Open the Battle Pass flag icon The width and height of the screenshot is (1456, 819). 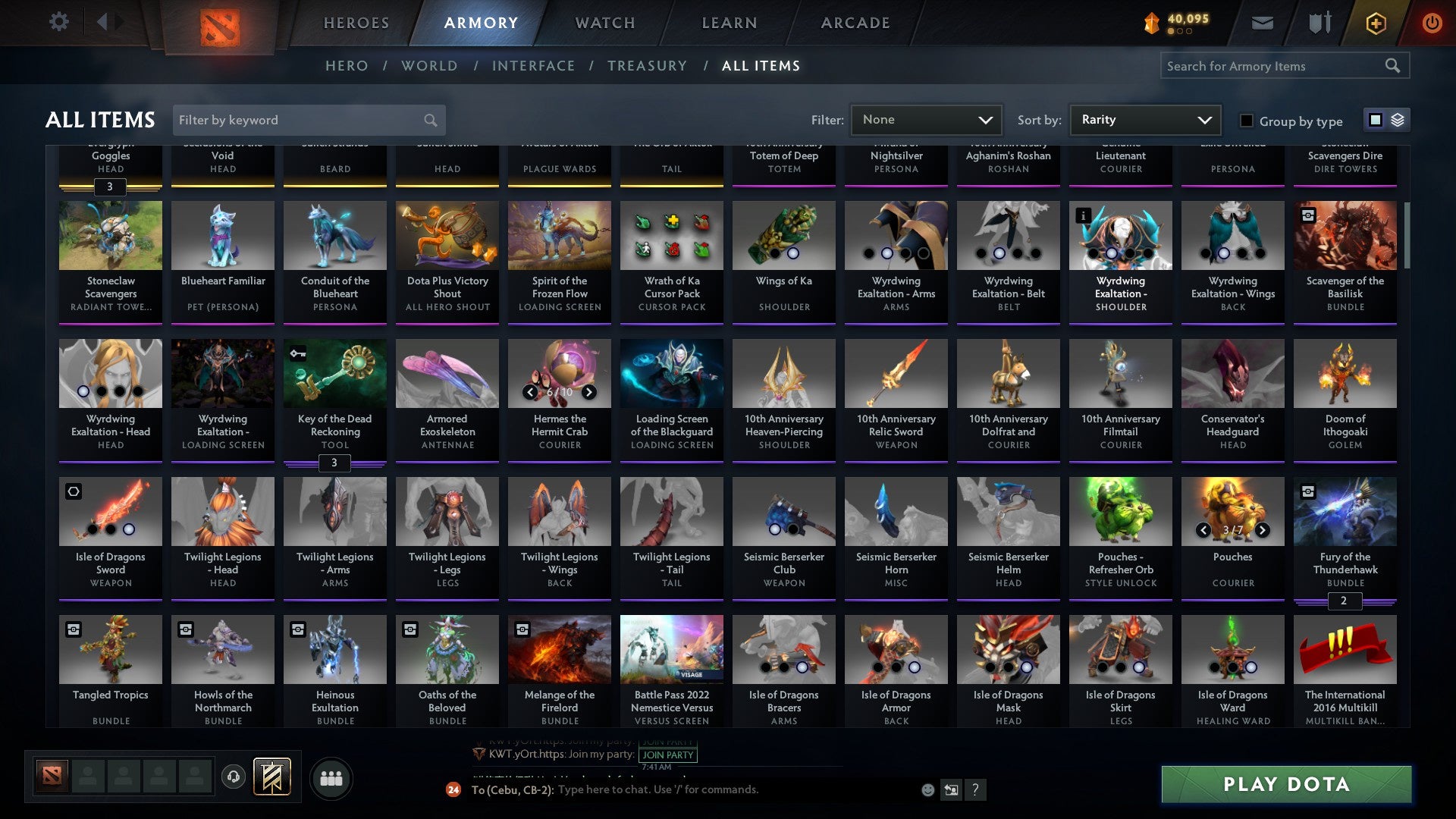270,777
